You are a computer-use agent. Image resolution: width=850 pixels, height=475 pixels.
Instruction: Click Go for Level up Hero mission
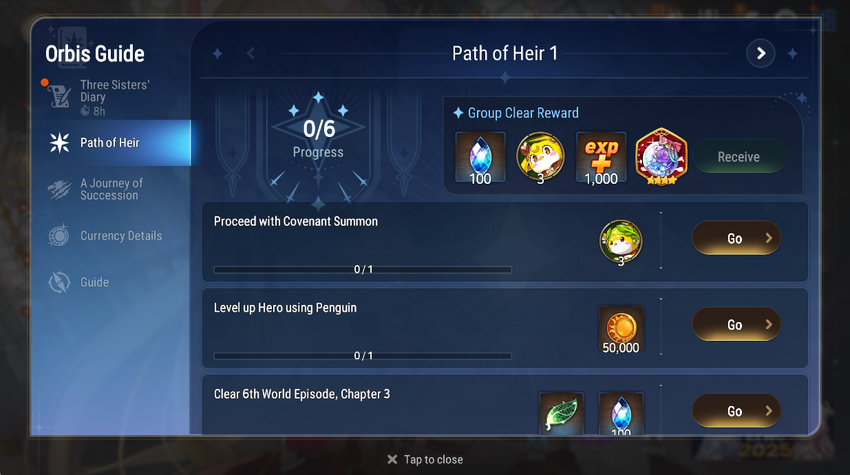coord(736,325)
